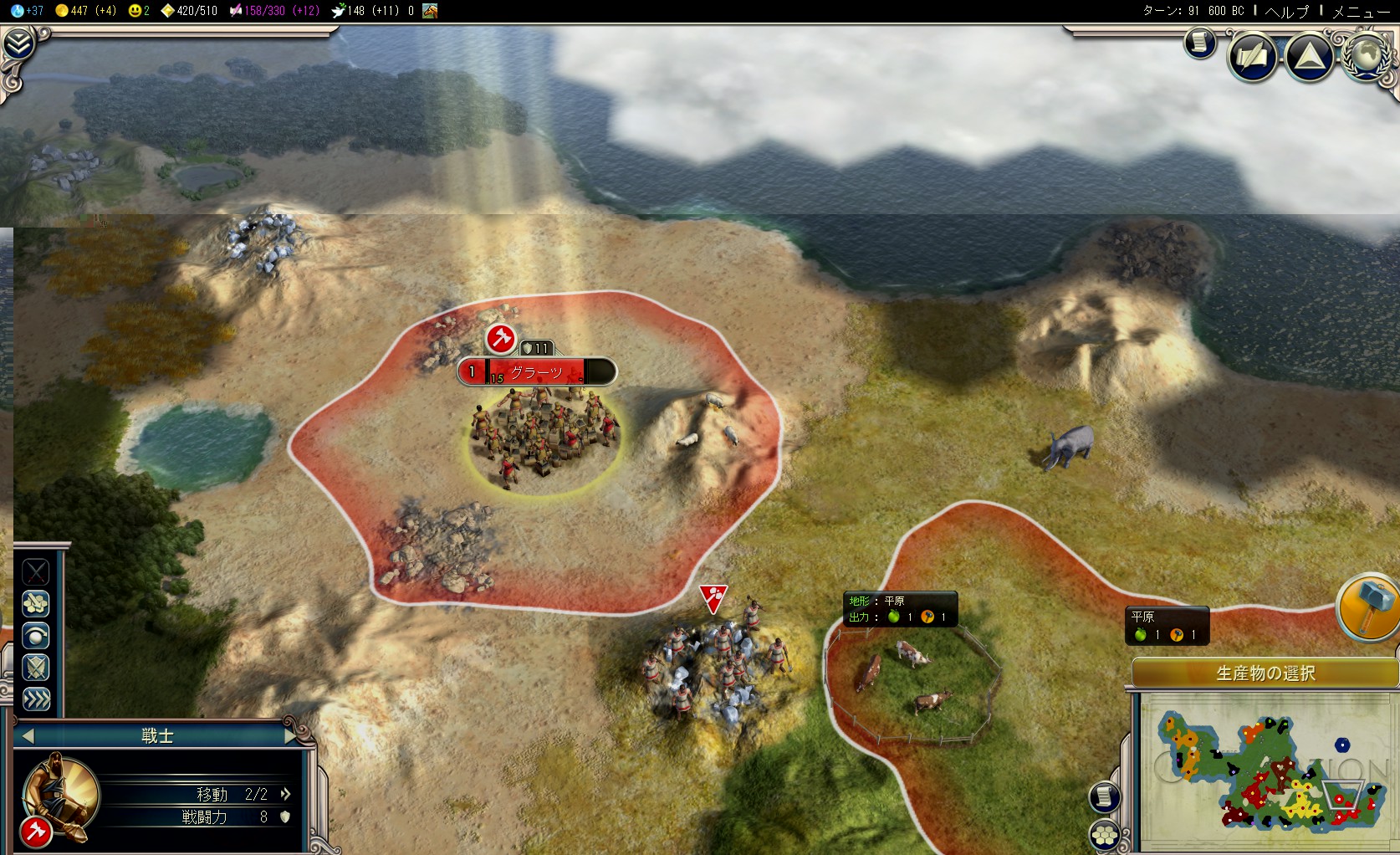The width and height of the screenshot is (1400, 855).
Task: Fortify the warrior with the shield icon
Action: click(35, 668)
